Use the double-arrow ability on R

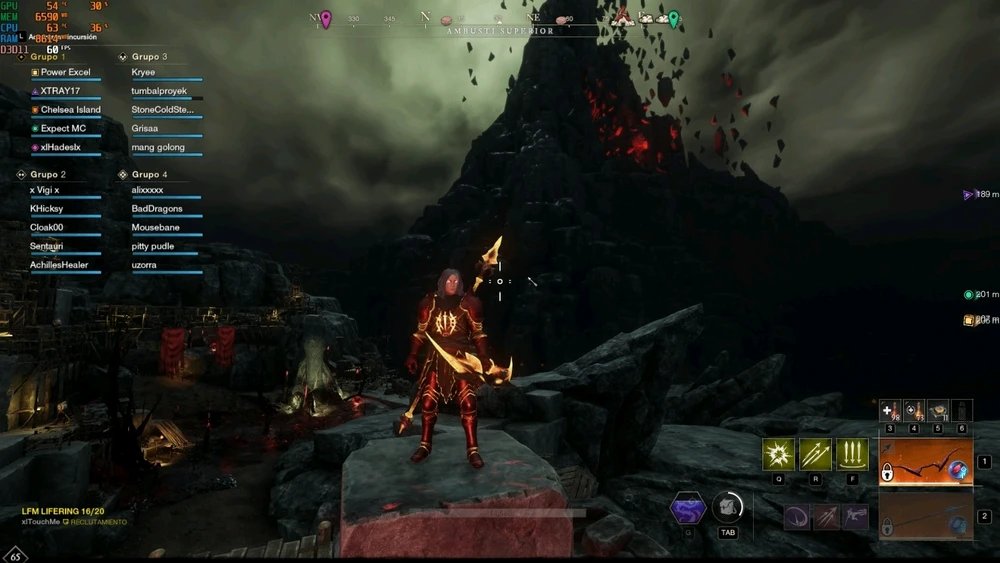(x=815, y=454)
